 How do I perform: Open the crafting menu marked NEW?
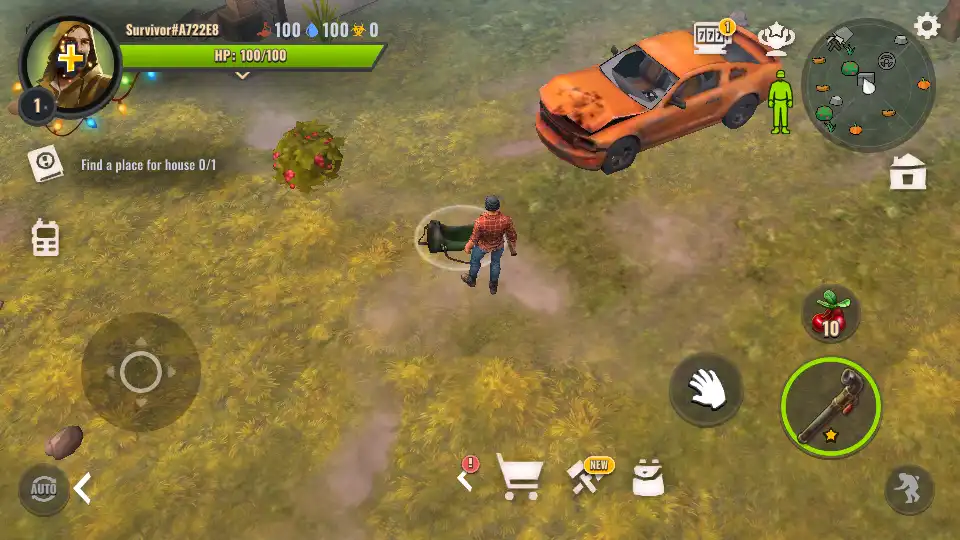point(585,478)
